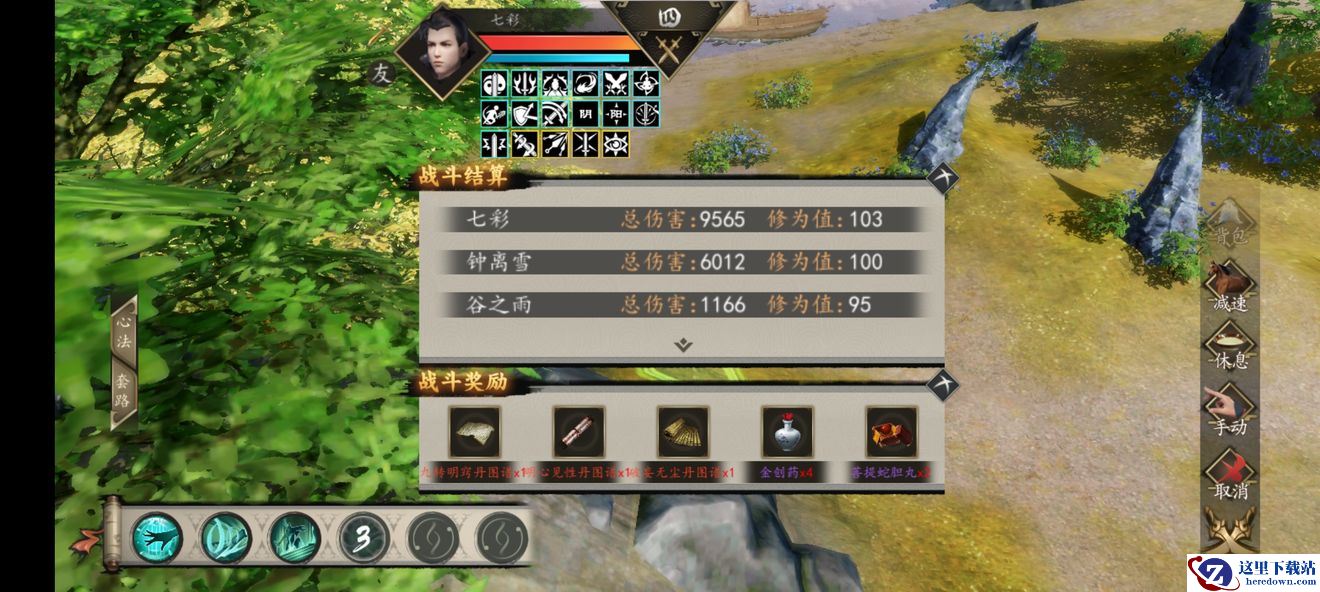The width and height of the screenshot is (1320, 592).
Task: Select the torn paper recipe reward
Action: [475, 432]
